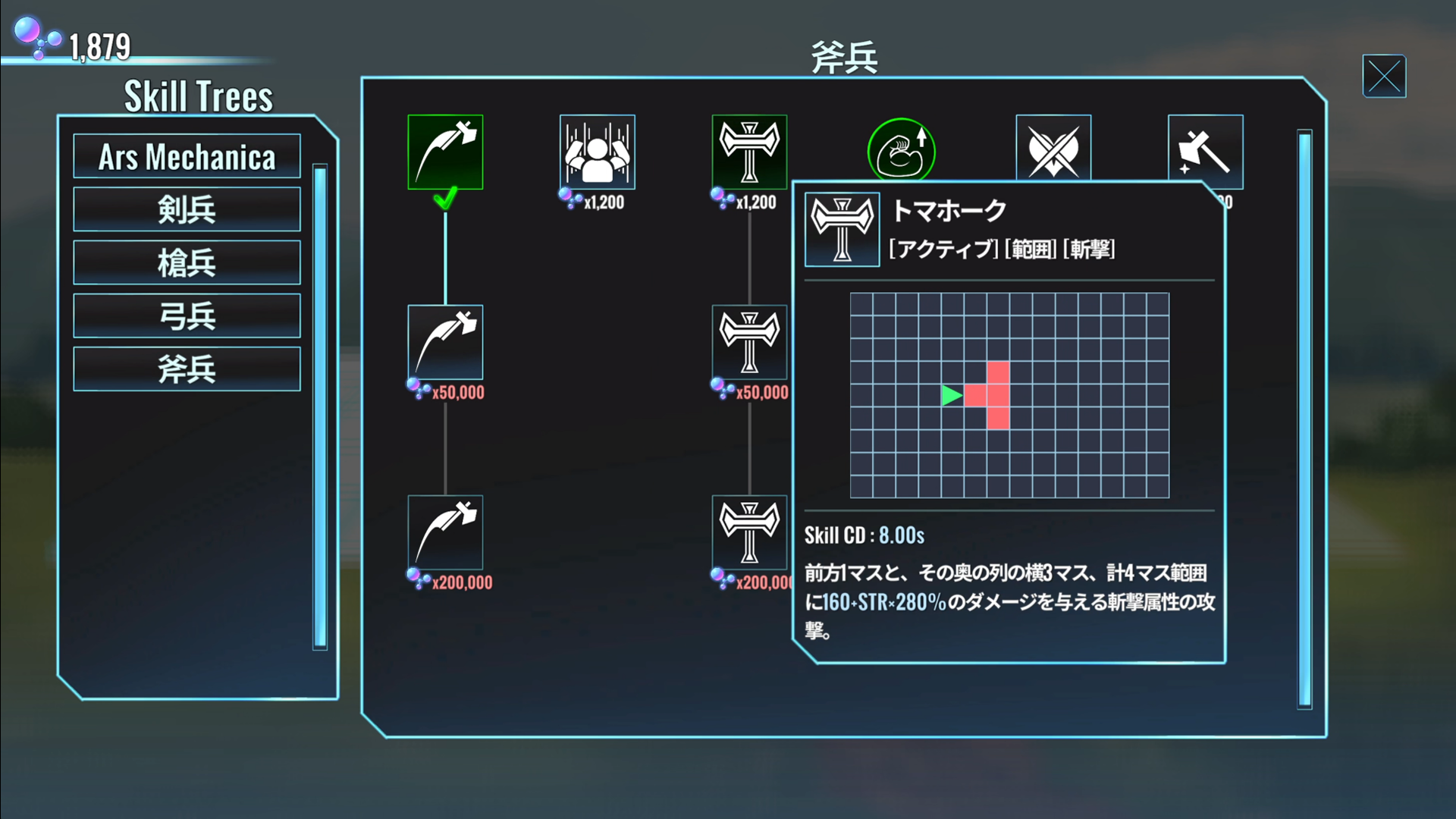This screenshot has height=819, width=1456.
Task: Close the skill tree window
Action: point(1384,77)
